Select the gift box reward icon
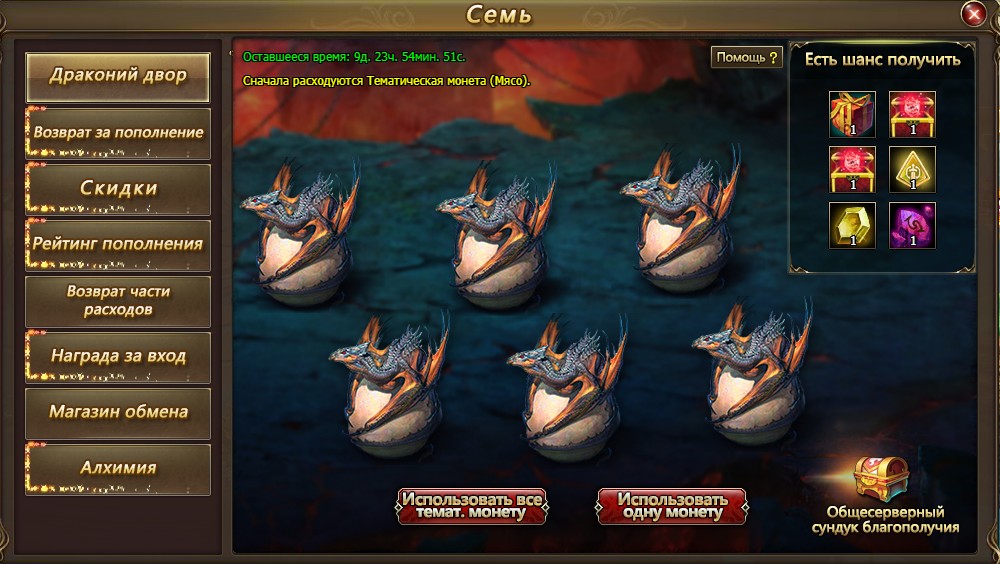1000x564 pixels. point(852,113)
